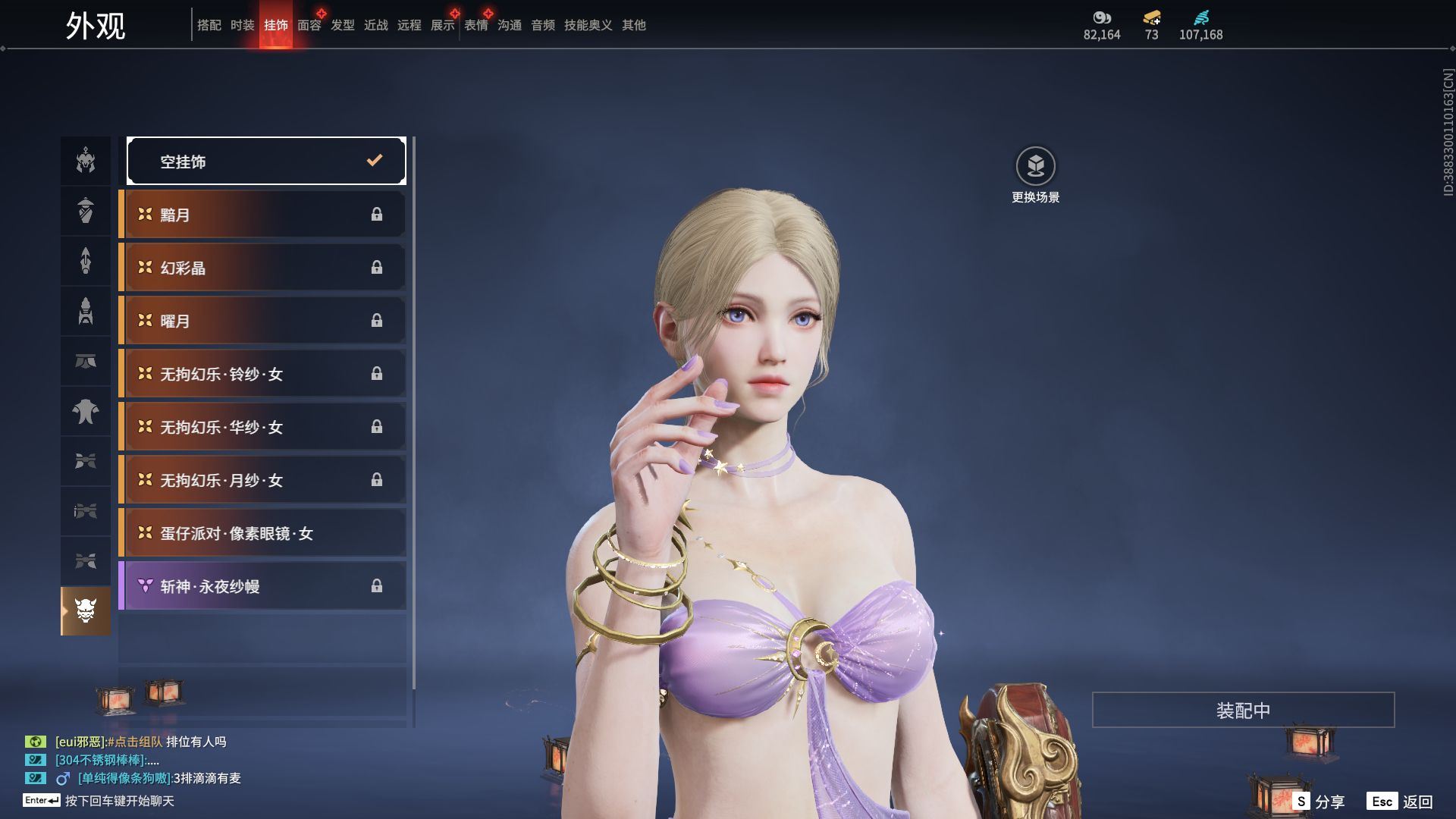Open the 其他 tab
Screen dimensions: 1456x819
634,25
